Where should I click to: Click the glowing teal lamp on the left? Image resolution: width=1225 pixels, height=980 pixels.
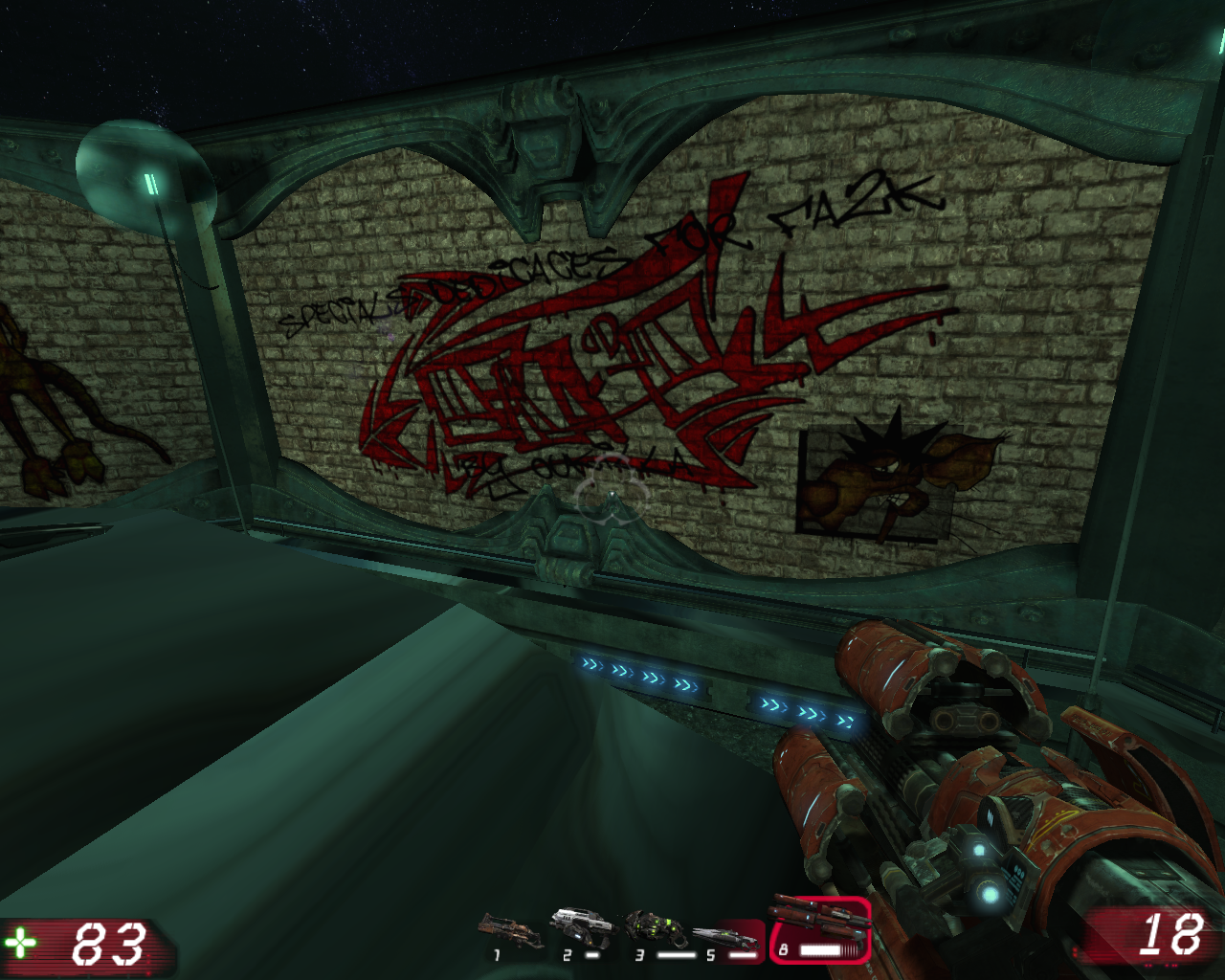pos(144,172)
